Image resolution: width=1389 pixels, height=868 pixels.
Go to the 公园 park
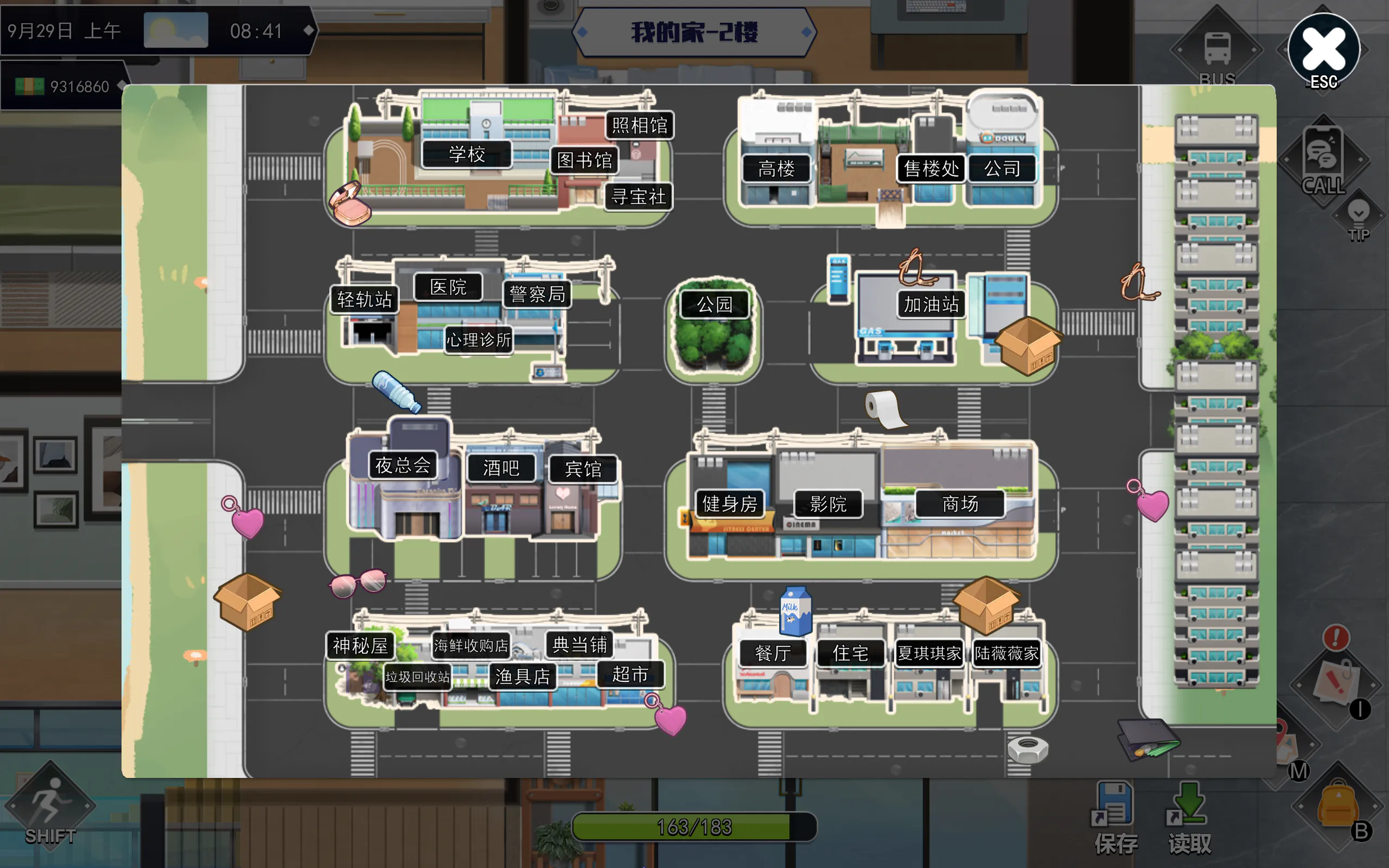coord(715,304)
